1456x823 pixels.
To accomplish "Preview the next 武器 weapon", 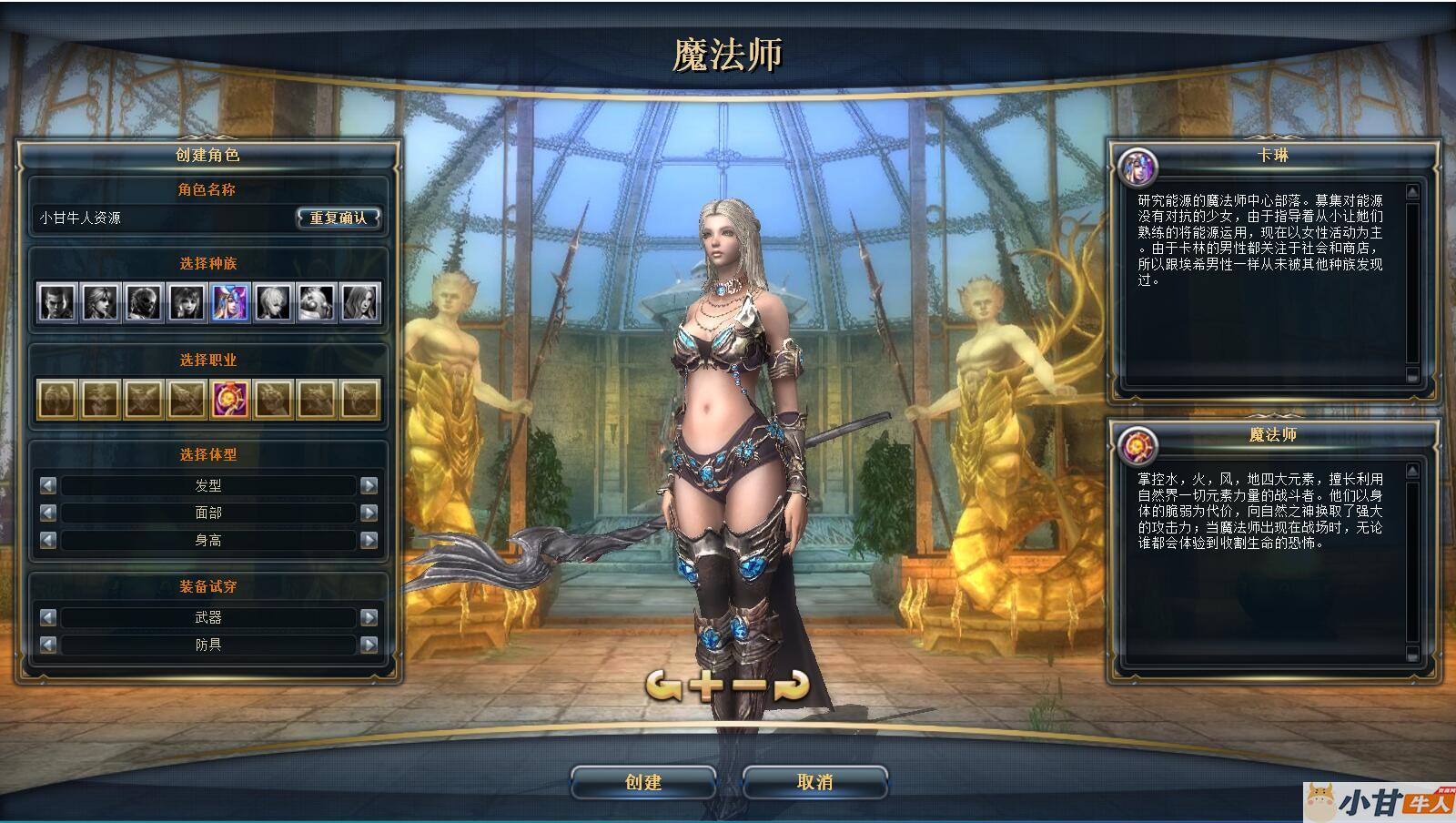I will (369, 617).
